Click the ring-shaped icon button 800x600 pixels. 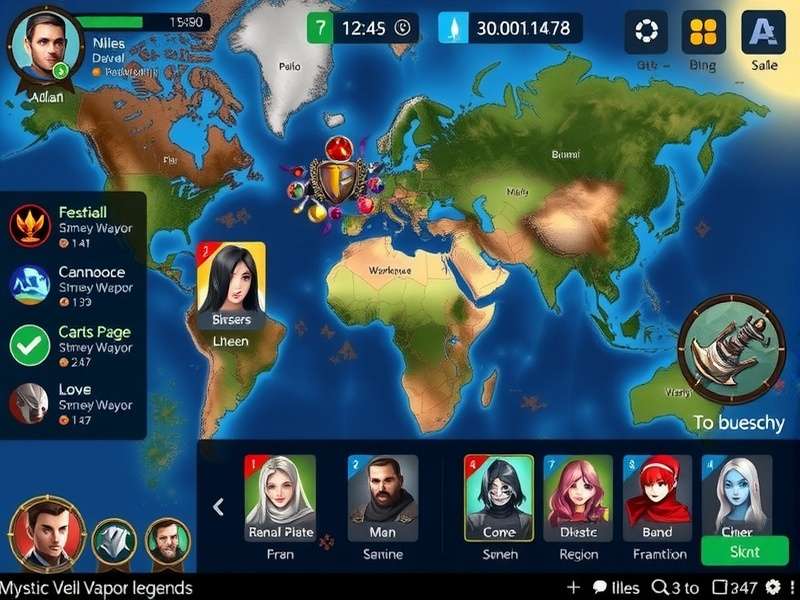tap(646, 32)
